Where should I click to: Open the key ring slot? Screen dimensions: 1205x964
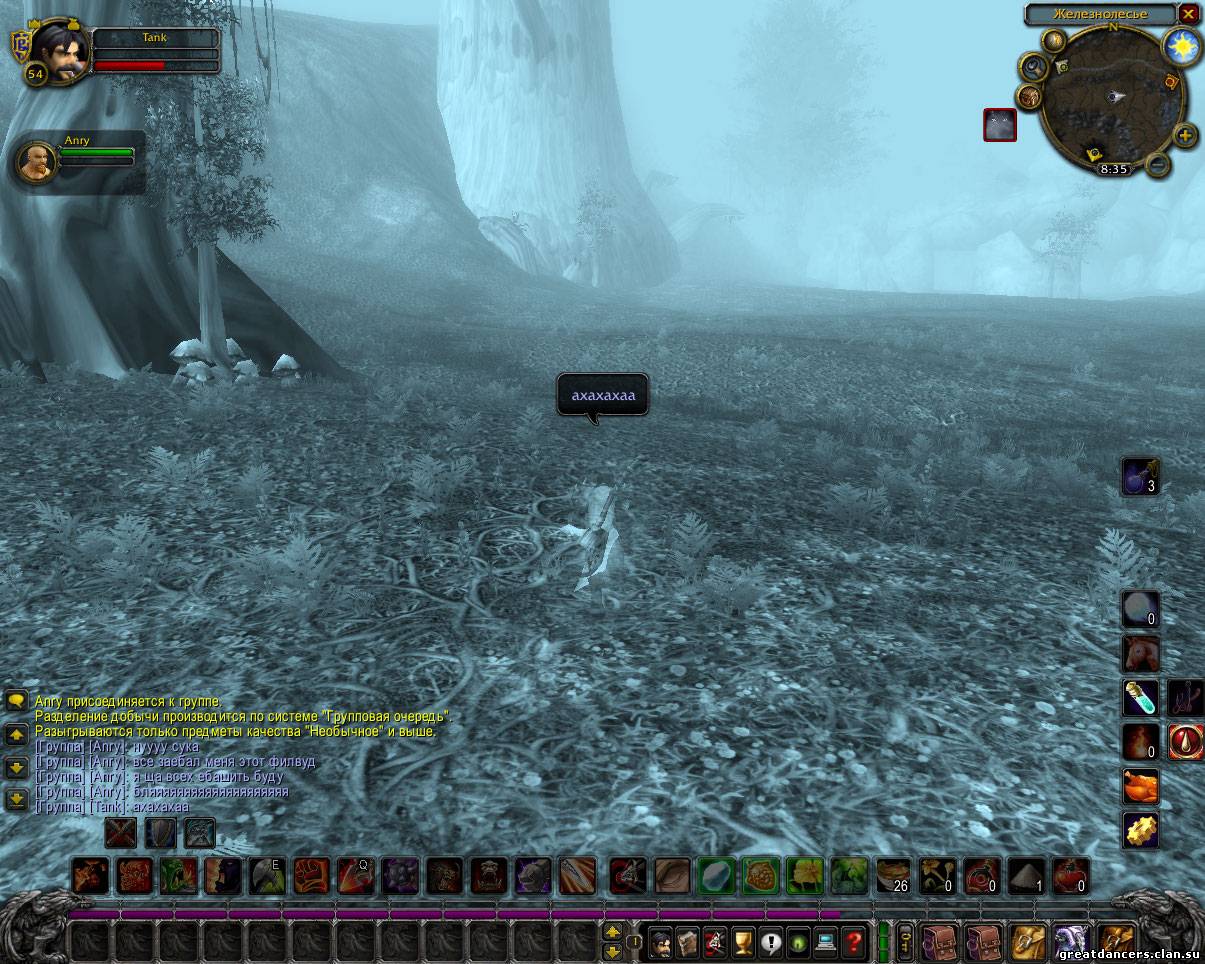[x=904, y=942]
